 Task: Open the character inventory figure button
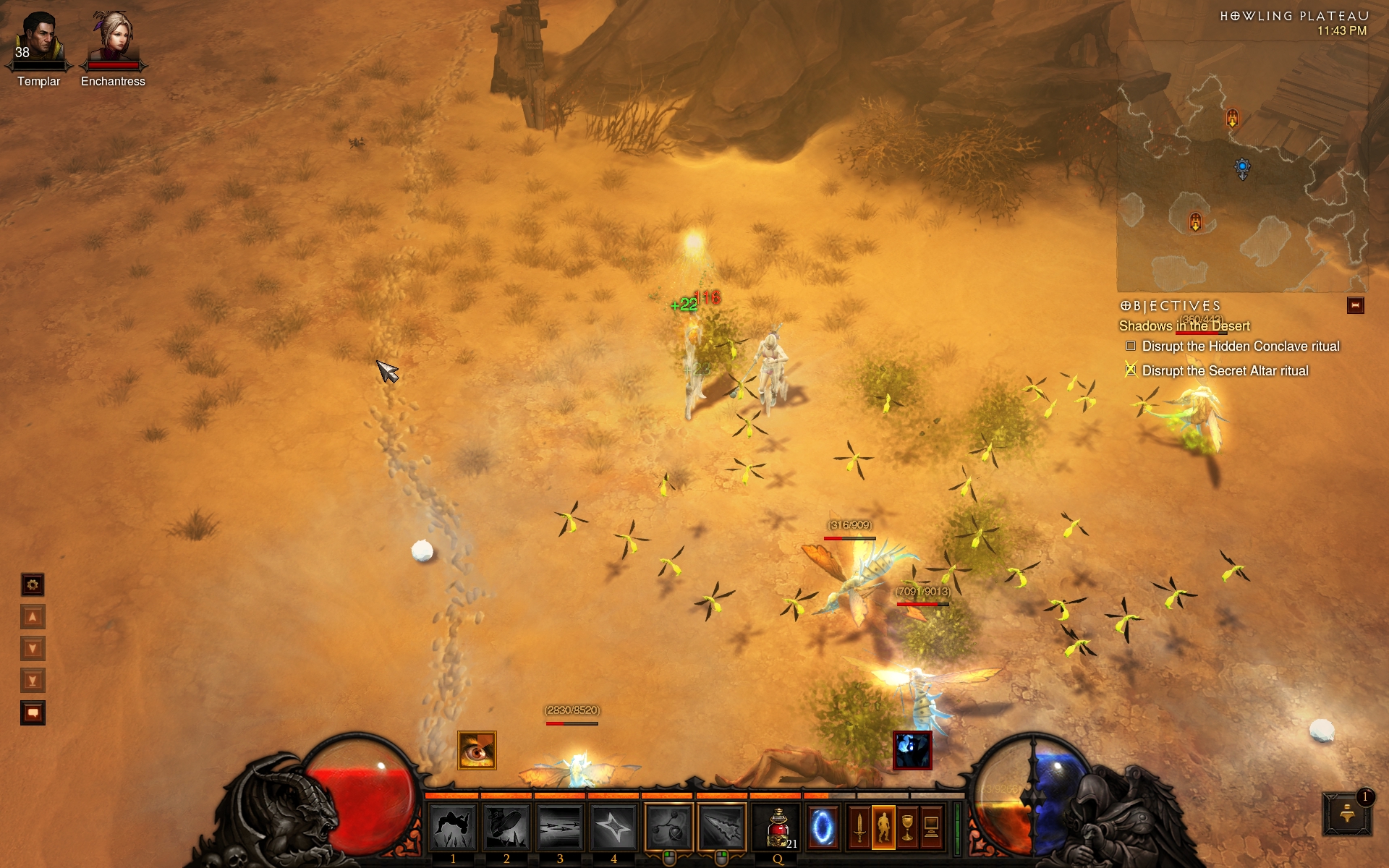(x=883, y=827)
